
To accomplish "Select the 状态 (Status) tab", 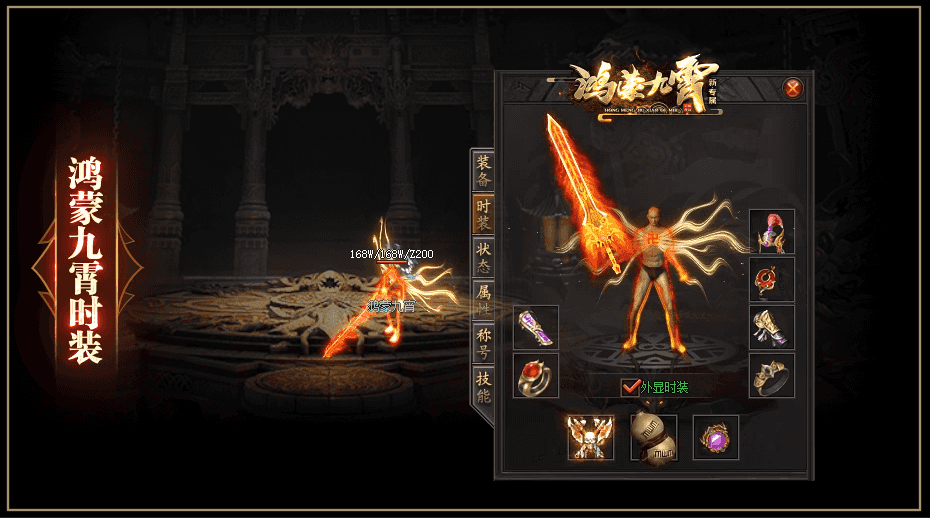I will [x=484, y=257].
